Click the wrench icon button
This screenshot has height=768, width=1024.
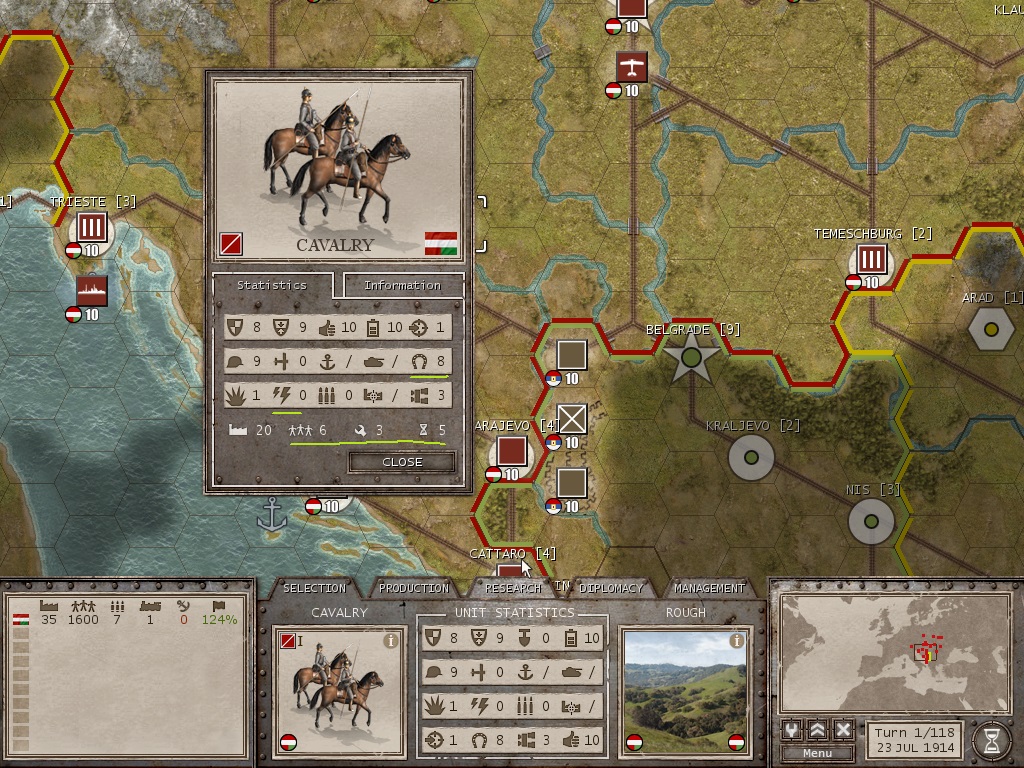(x=792, y=730)
